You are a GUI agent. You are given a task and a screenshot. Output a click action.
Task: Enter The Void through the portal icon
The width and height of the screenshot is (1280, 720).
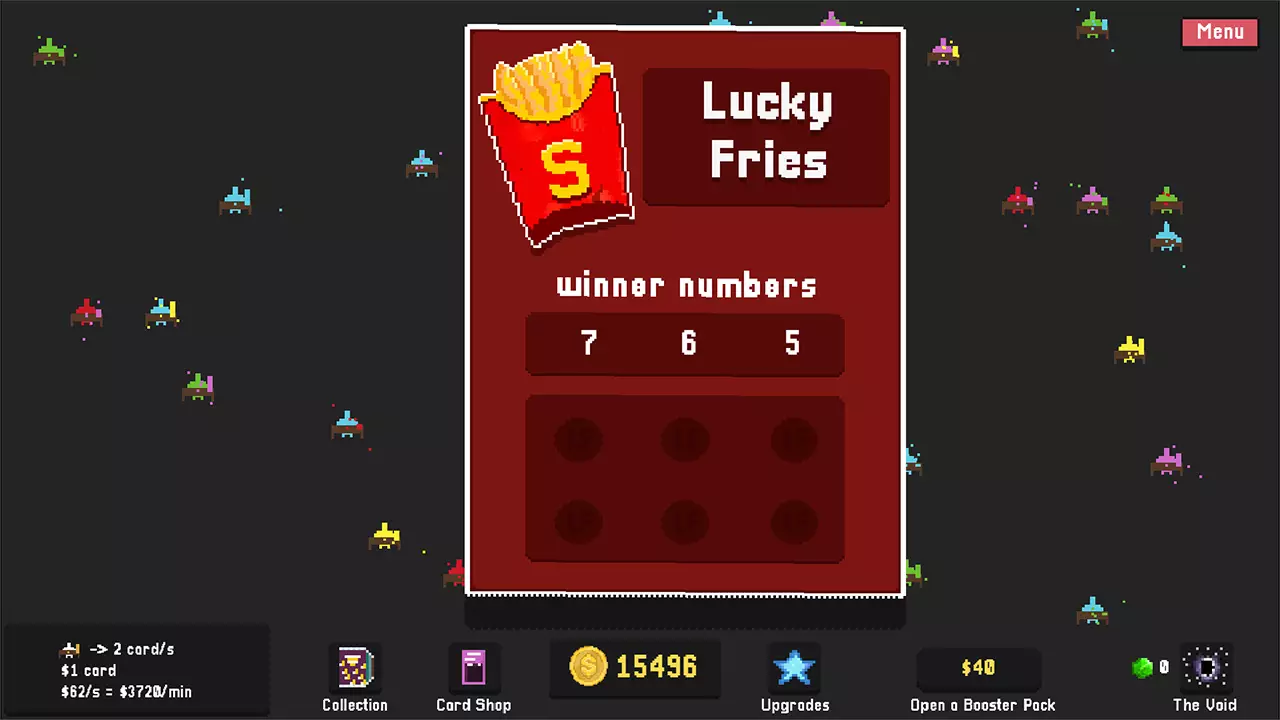point(1207,666)
